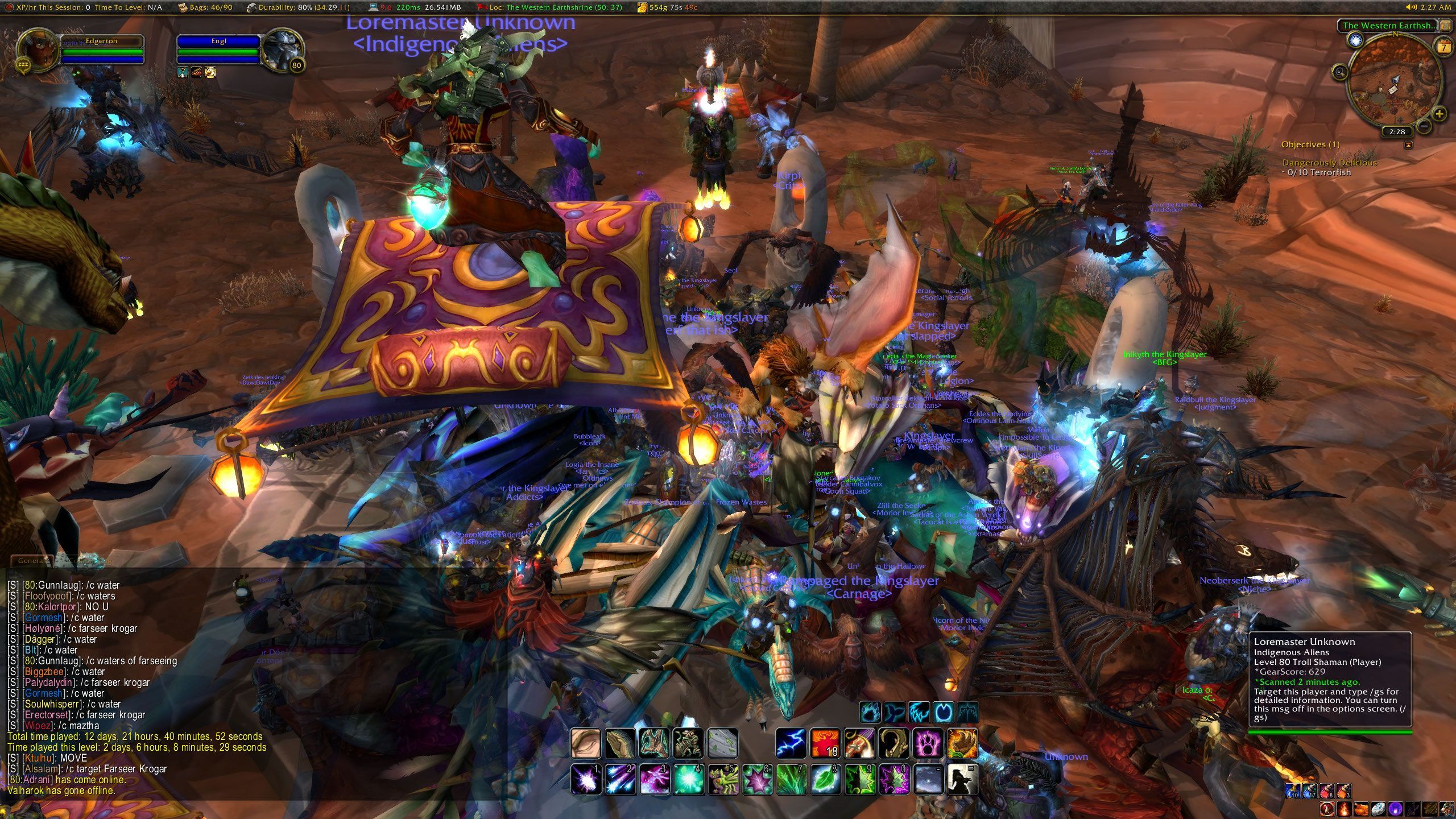The height and width of the screenshot is (819, 1456).
Task: Activate the purple starburst spell on slot 1
Action: click(x=585, y=779)
